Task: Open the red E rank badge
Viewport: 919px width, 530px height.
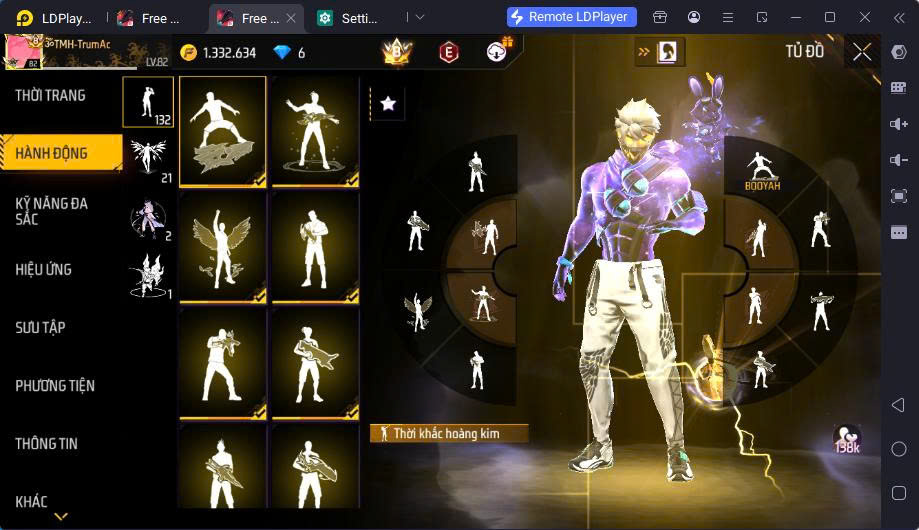Action: [x=448, y=53]
